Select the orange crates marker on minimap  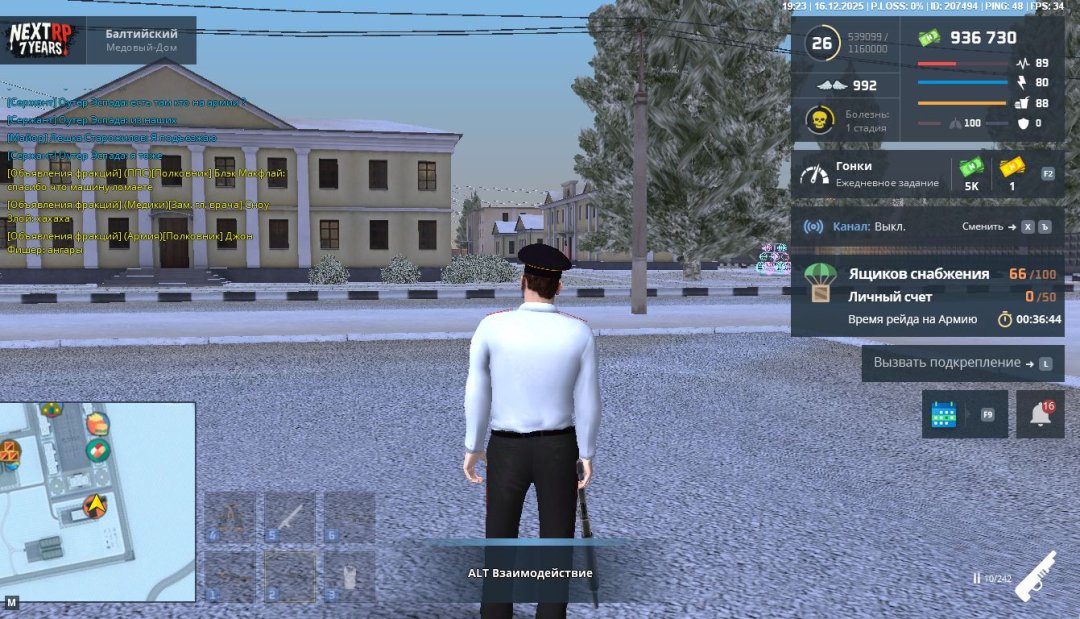point(8,452)
